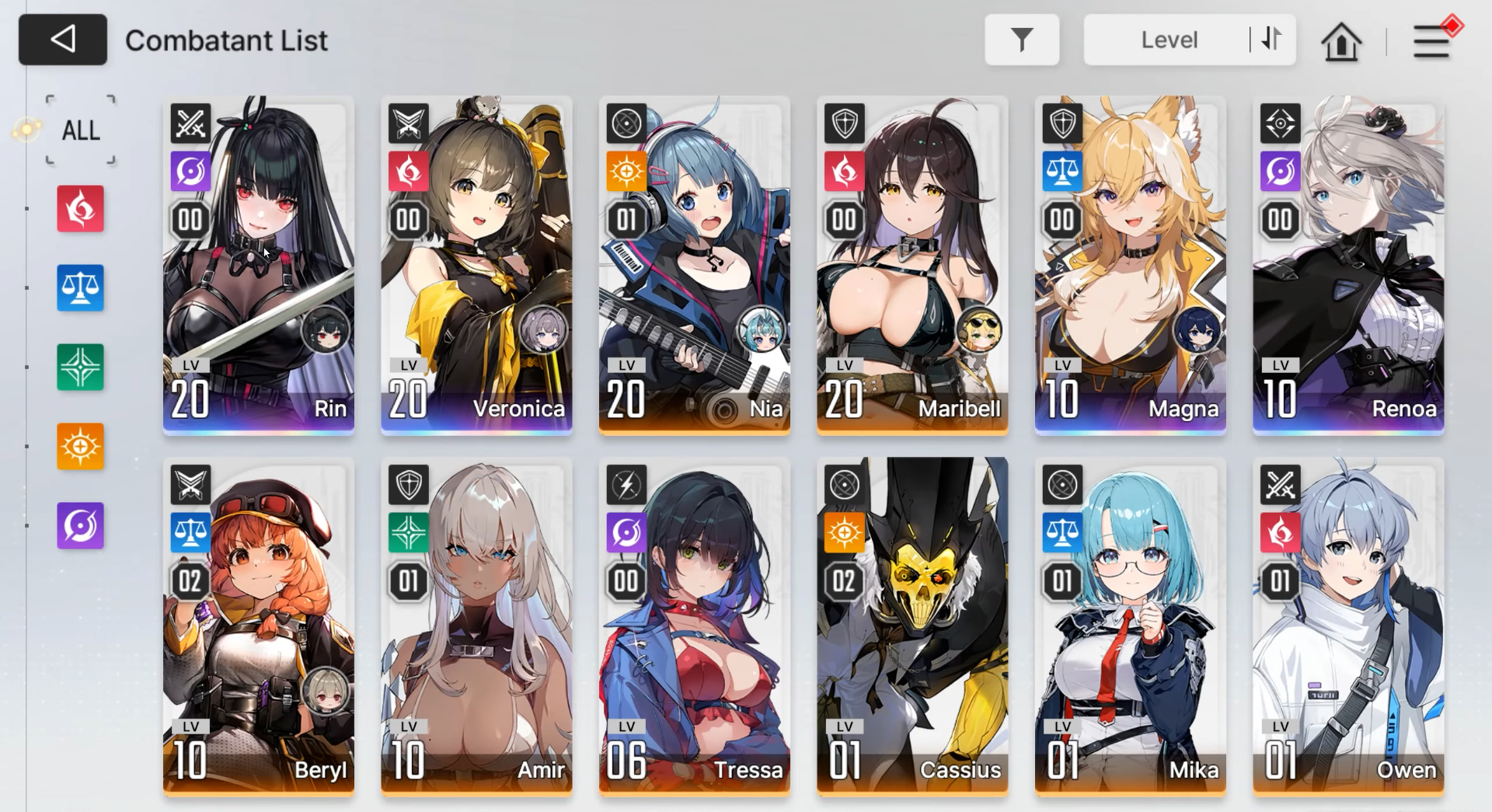The height and width of the screenshot is (812, 1492).
Task: Select Rin's combatant card
Action: [259, 264]
